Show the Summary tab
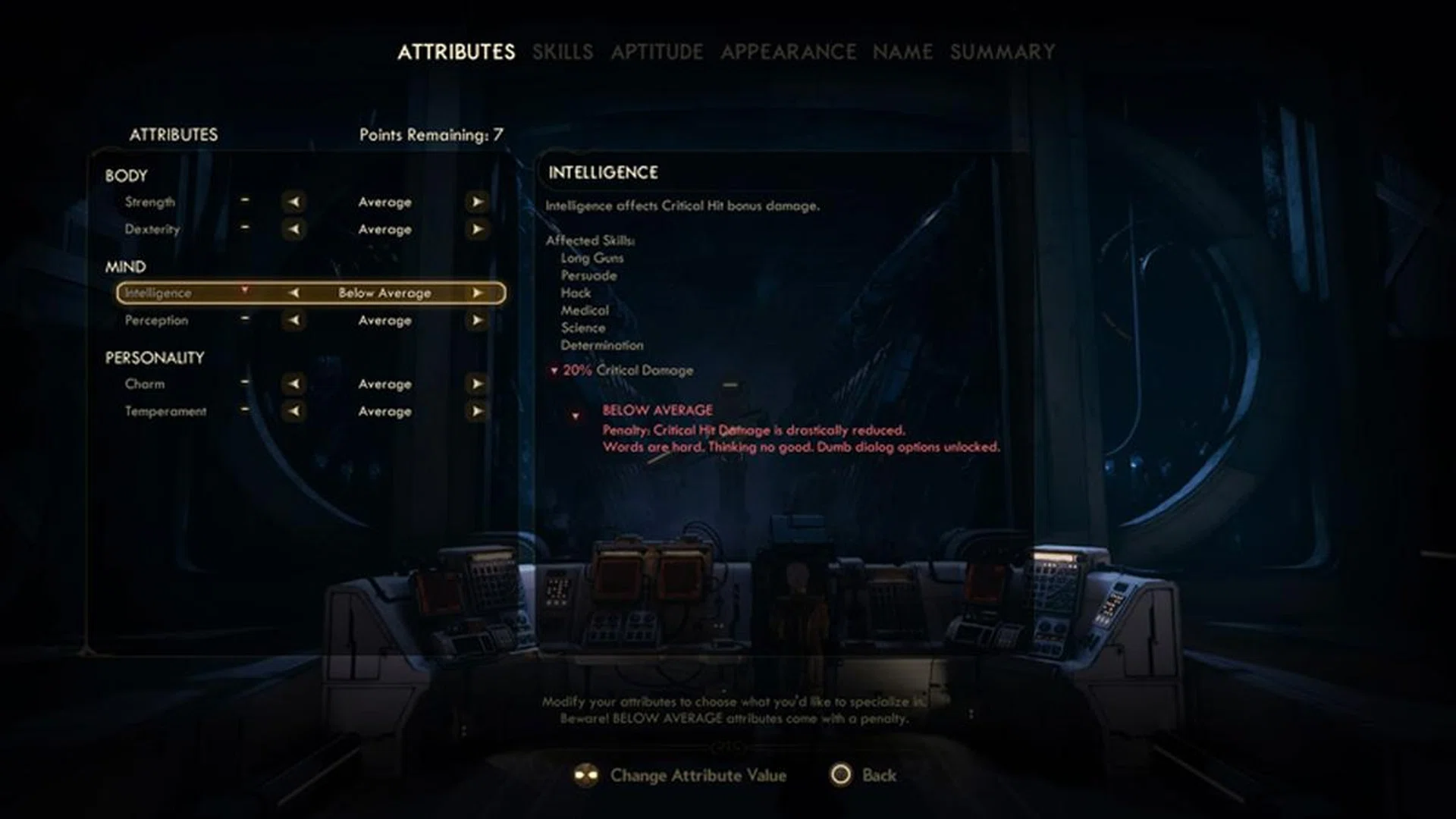 click(x=1002, y=52)
